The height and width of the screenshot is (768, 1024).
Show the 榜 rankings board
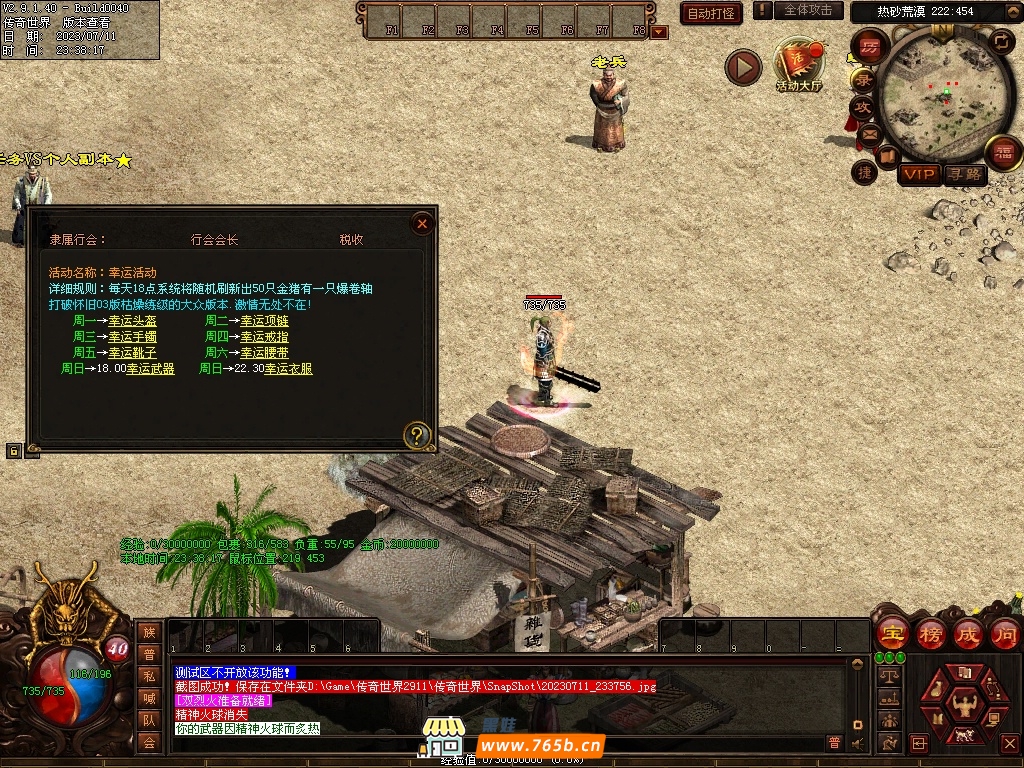[930, 634]
